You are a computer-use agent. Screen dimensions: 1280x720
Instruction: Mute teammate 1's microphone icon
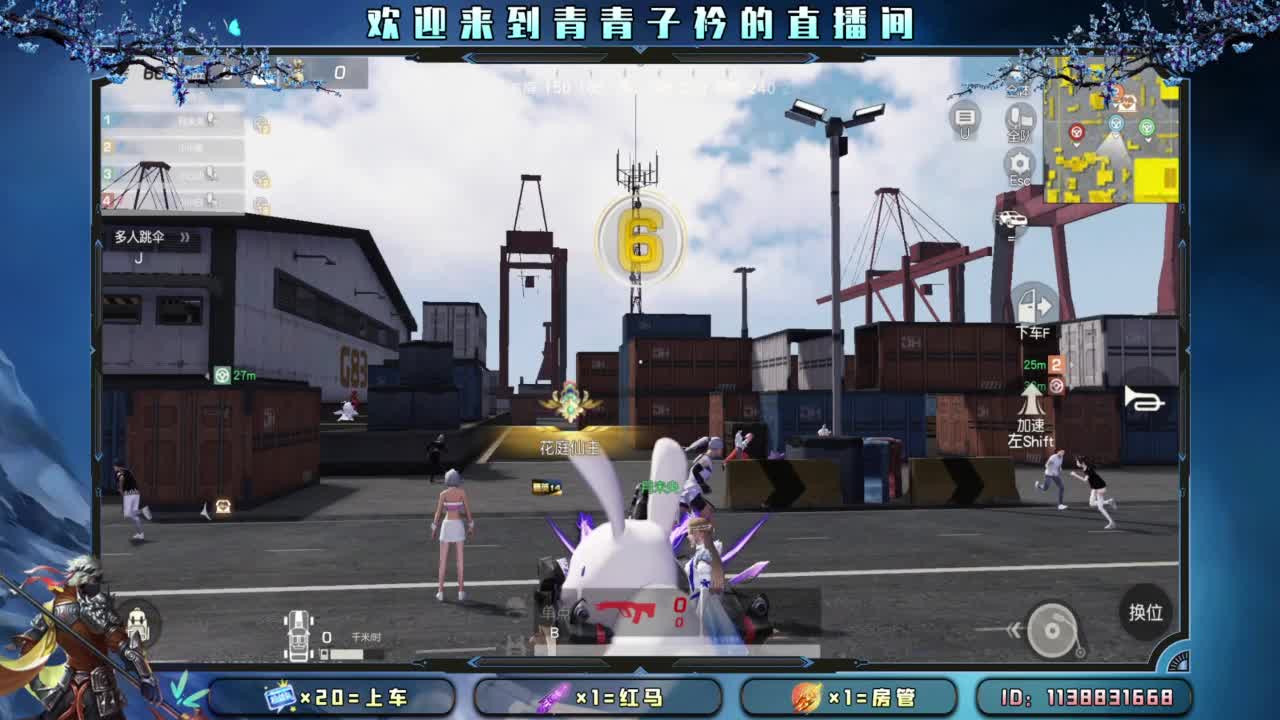pos(210,119)
